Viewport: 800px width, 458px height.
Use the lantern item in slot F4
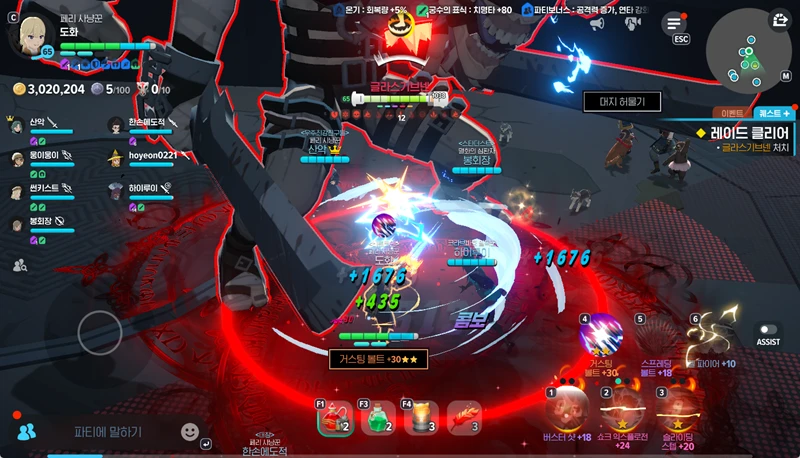420,418
